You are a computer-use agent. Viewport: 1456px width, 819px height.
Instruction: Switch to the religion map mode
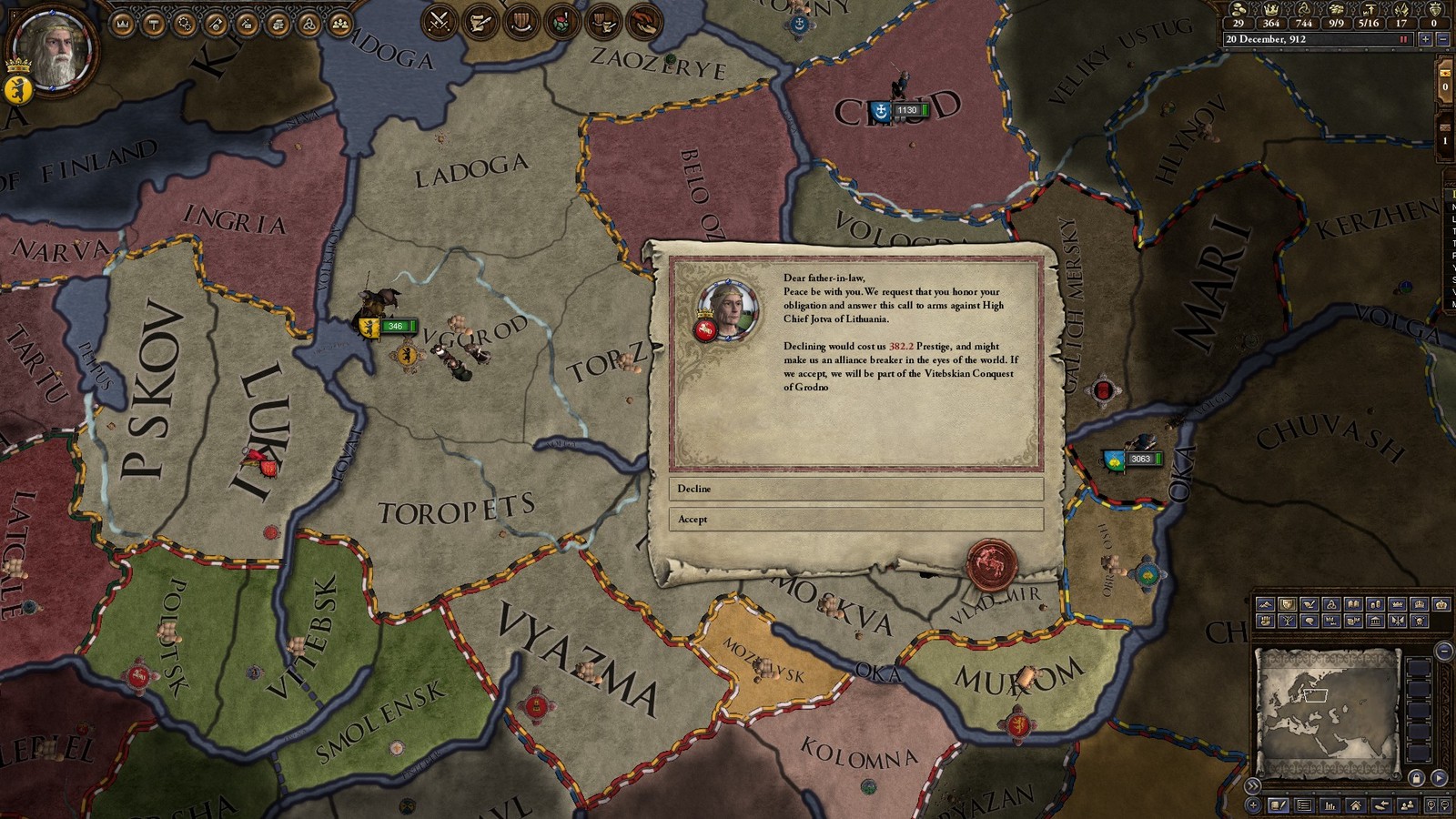1331,604
